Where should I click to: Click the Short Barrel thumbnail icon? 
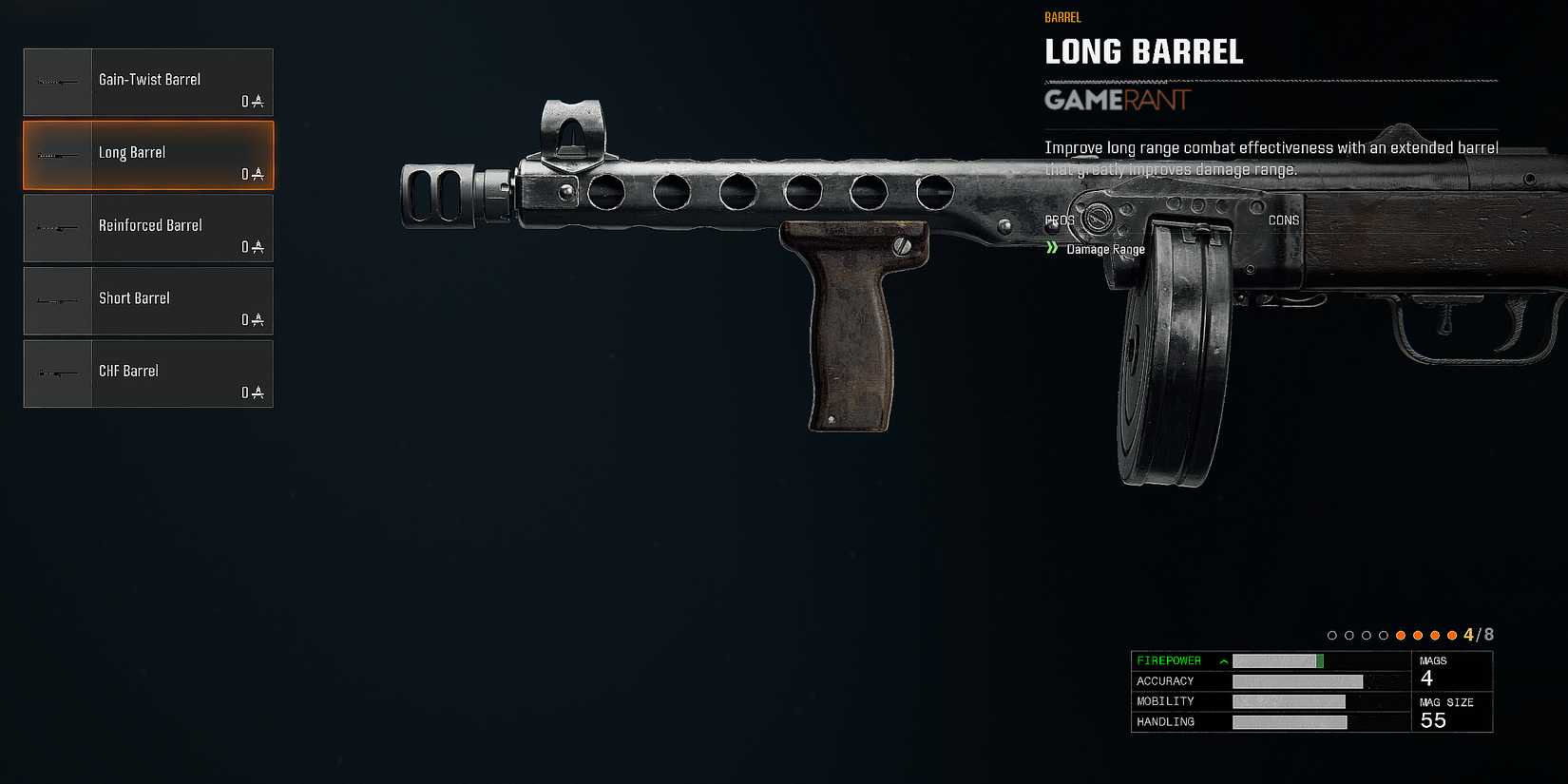click(57, 301)
